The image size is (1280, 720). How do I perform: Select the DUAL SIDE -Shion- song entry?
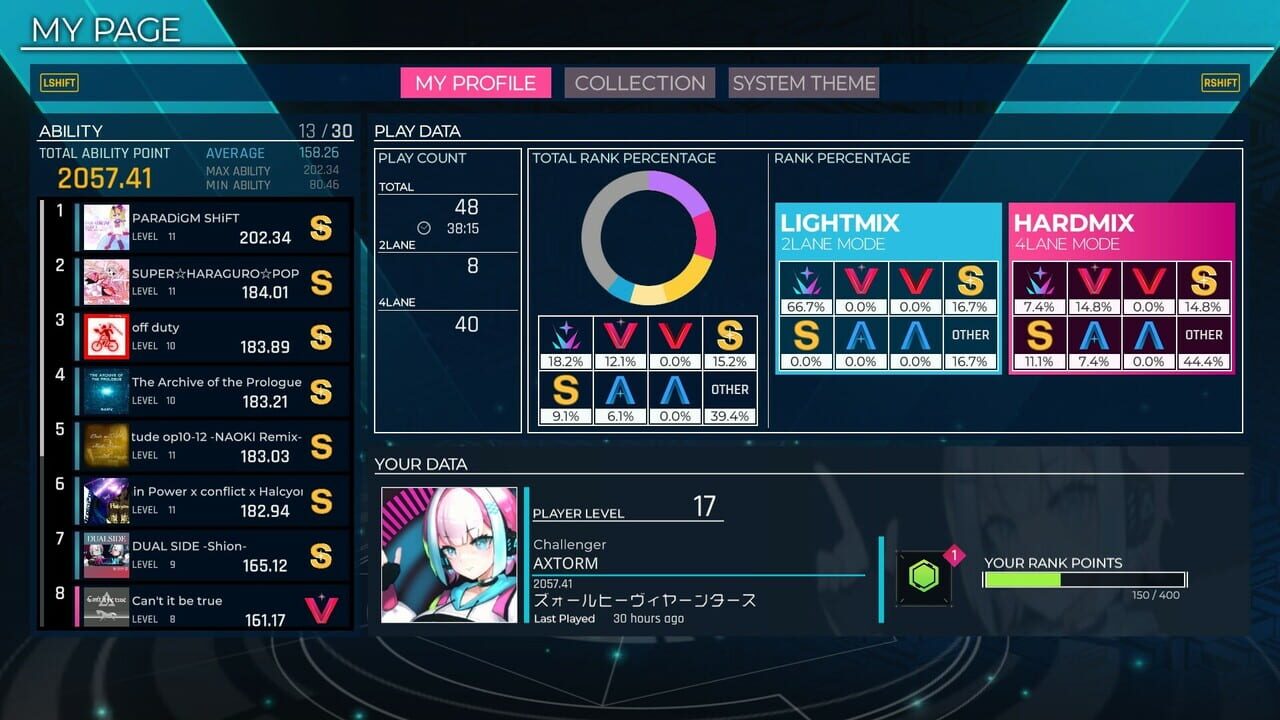pos(200,553)
